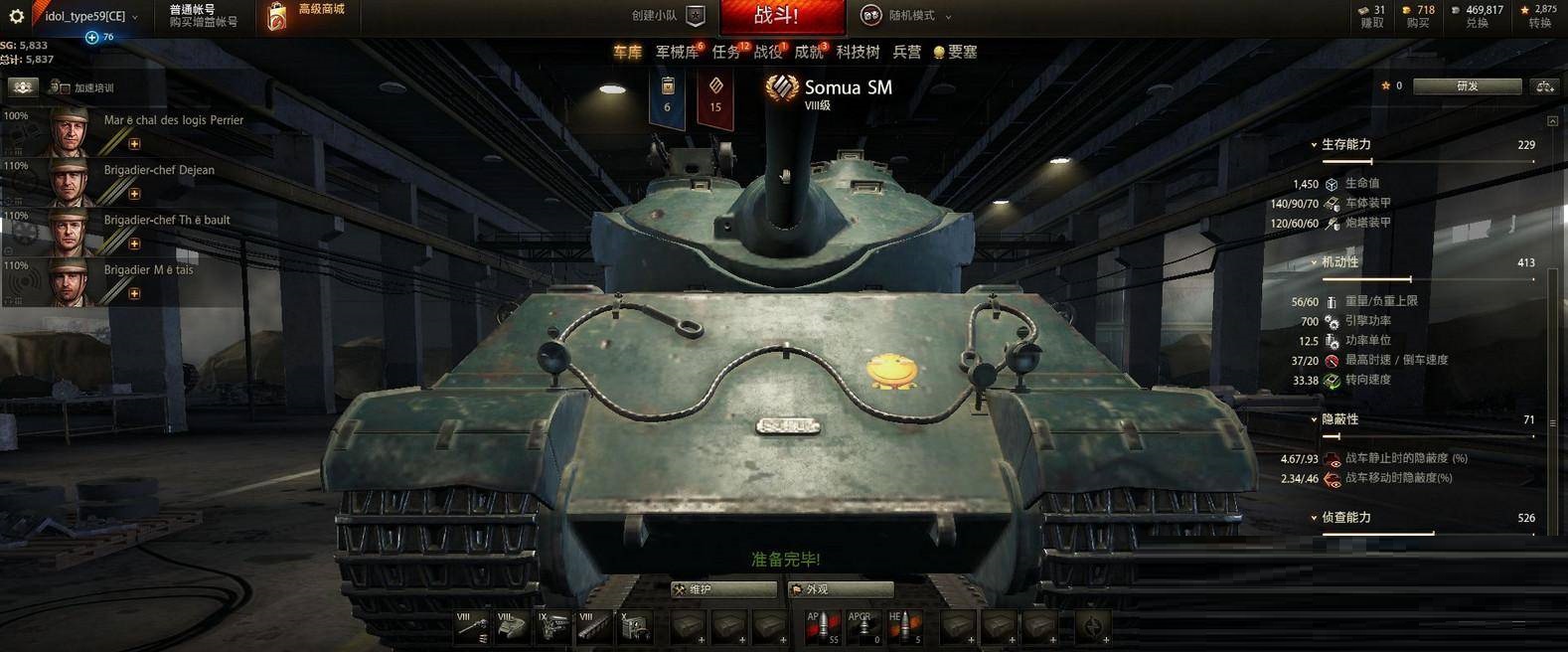Select the AP shell ammo slot
This screenshot has height=652, width=1568.
click(822, 626)
